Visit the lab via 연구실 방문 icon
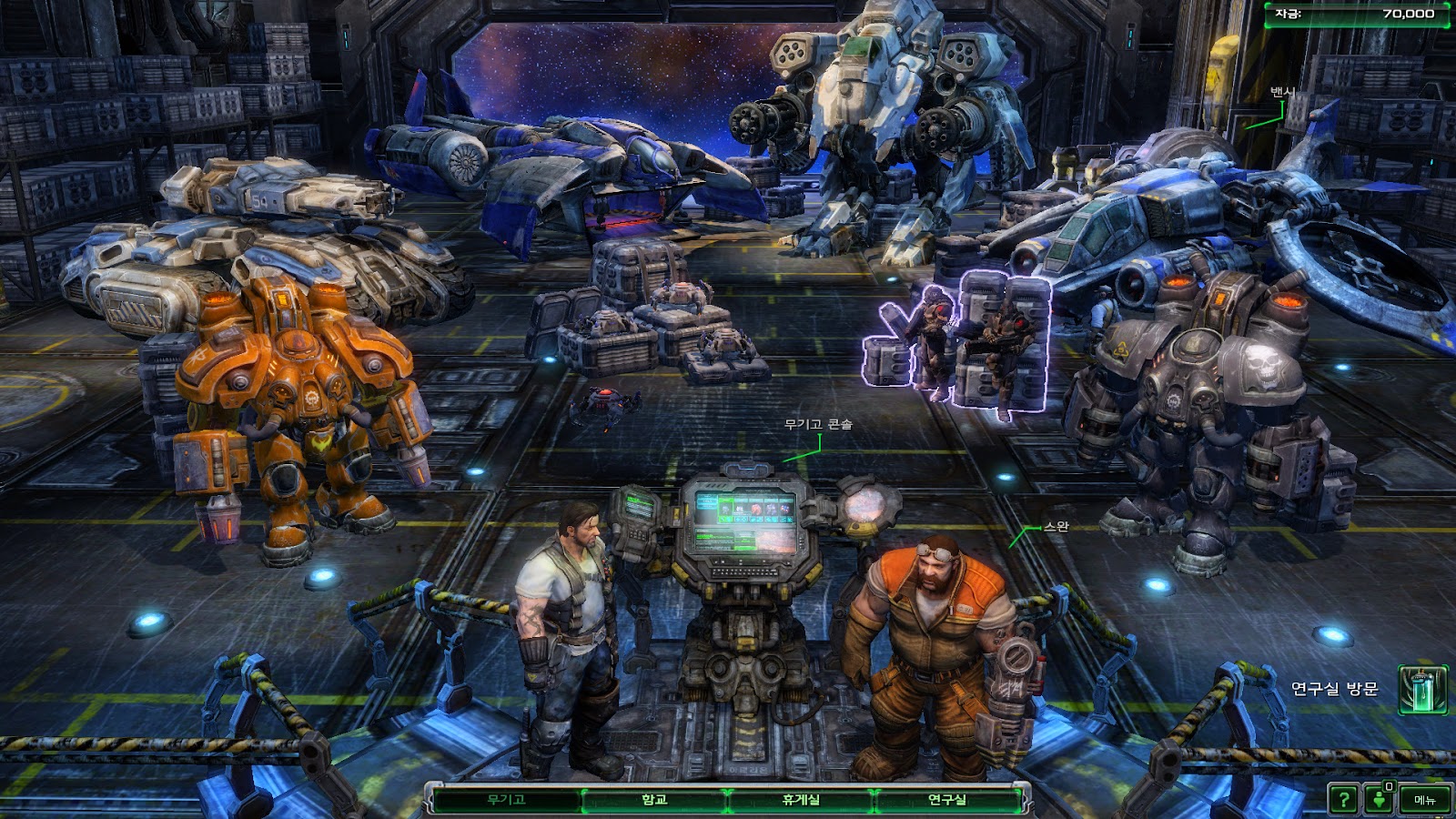Screen dimensions: 1456x819 [x=1421, y=690]
